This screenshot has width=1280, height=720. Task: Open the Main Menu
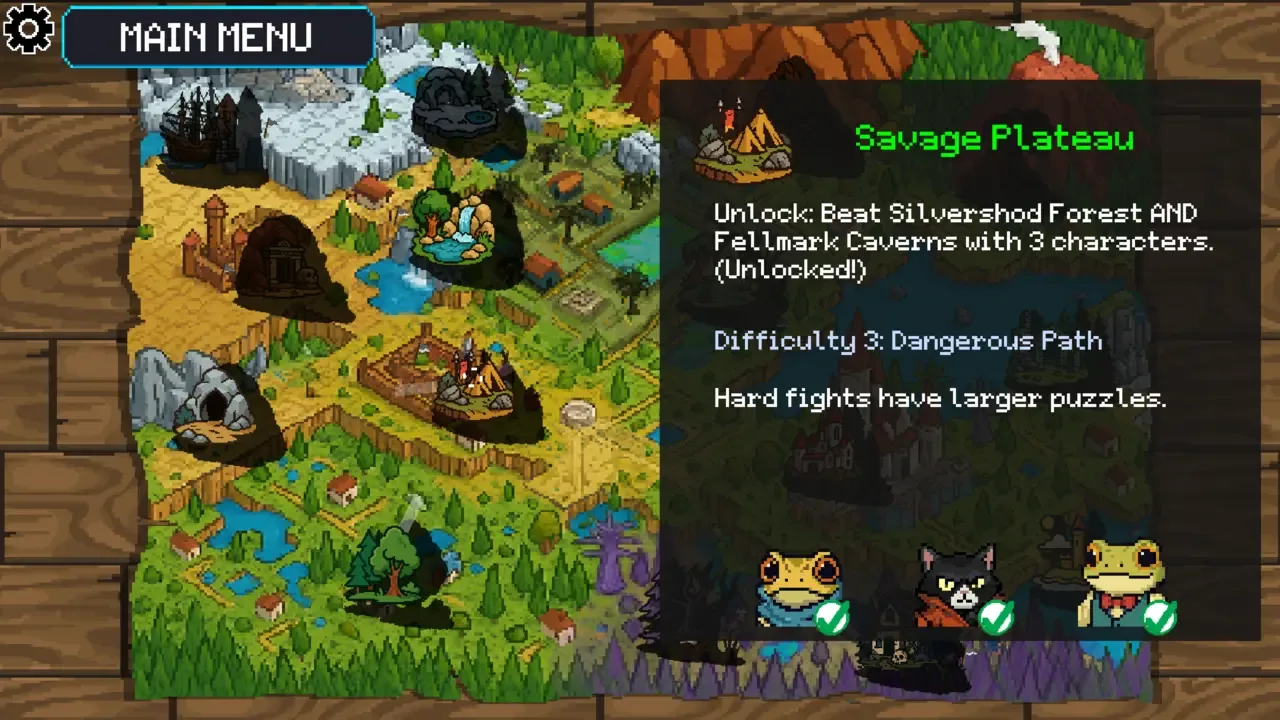pyautogui.click(x=217, y=37)
